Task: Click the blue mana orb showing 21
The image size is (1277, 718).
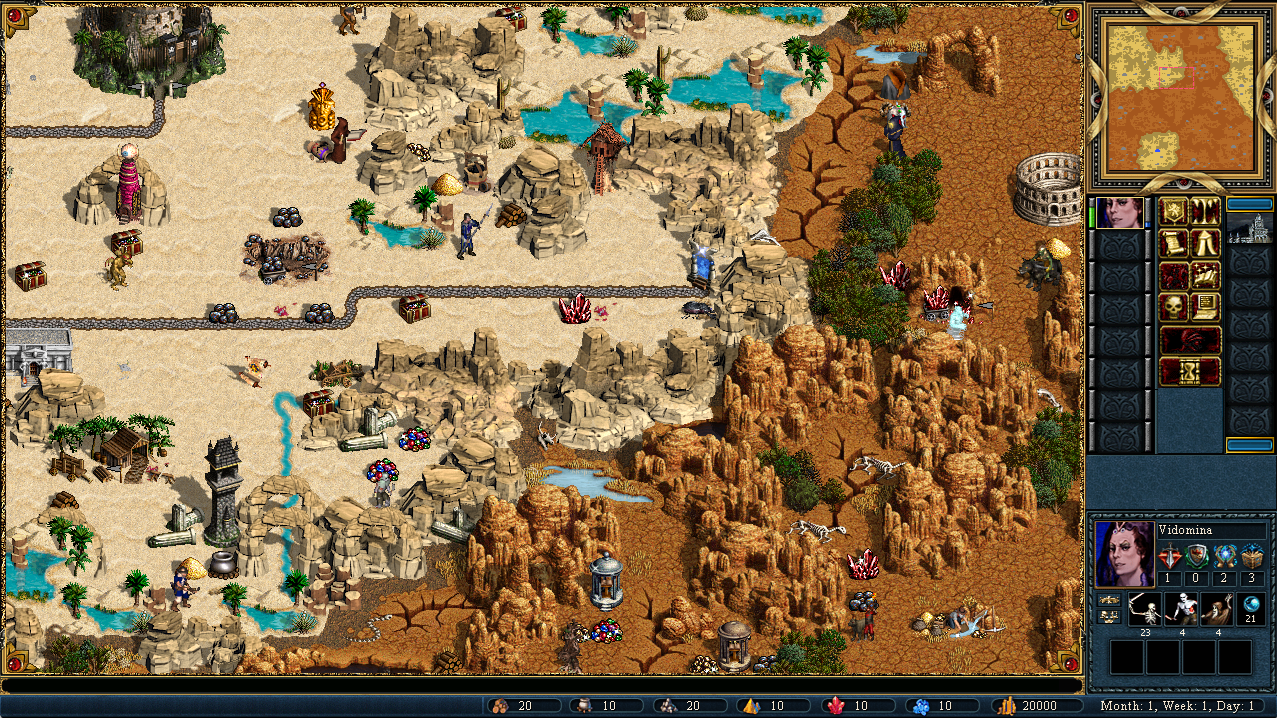Action: point(1250,606)
